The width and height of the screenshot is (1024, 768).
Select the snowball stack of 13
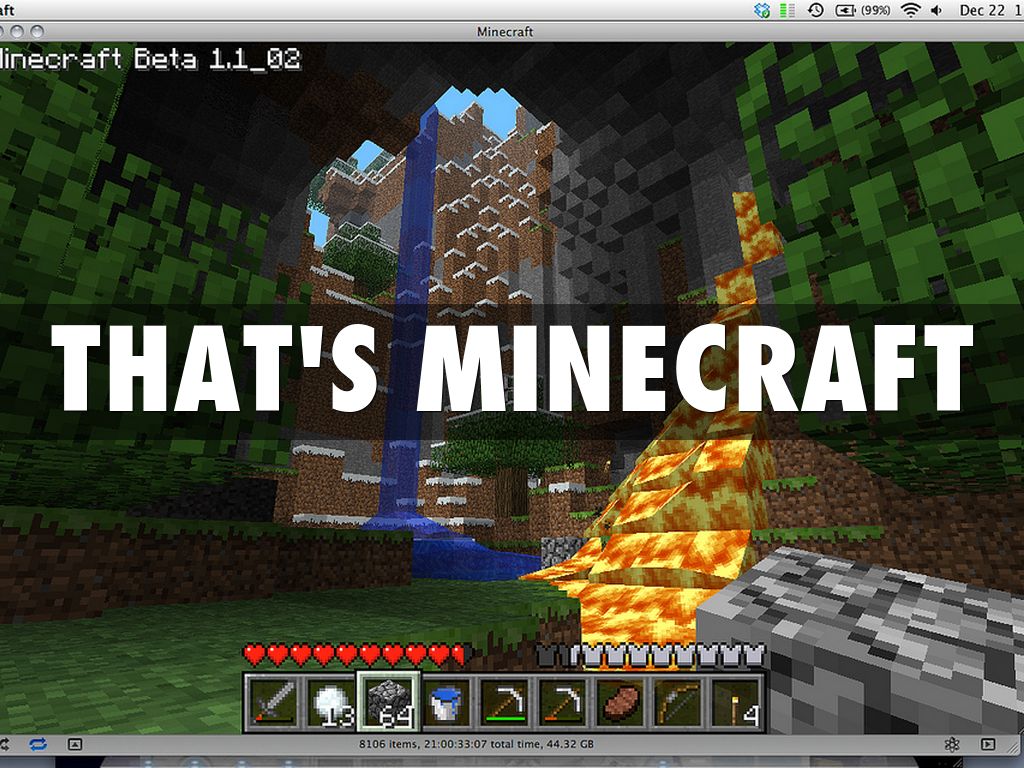click(329, 702)
